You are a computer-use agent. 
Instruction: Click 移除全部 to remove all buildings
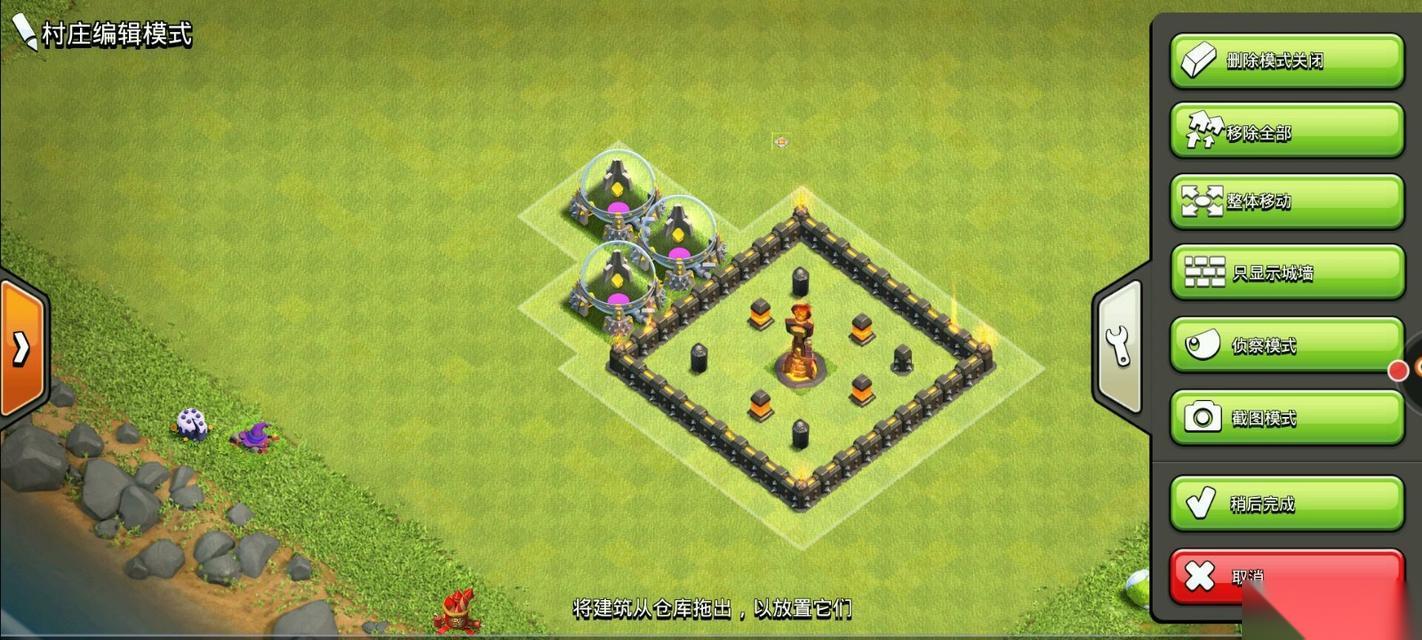(1287, 131)
